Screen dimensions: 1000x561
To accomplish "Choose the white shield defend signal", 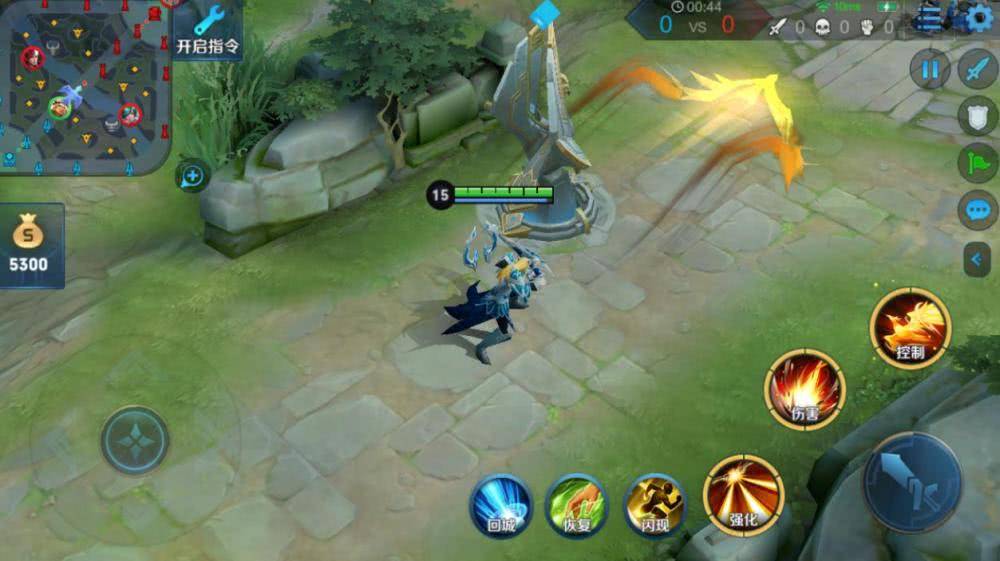I will [x=978, y=116].
